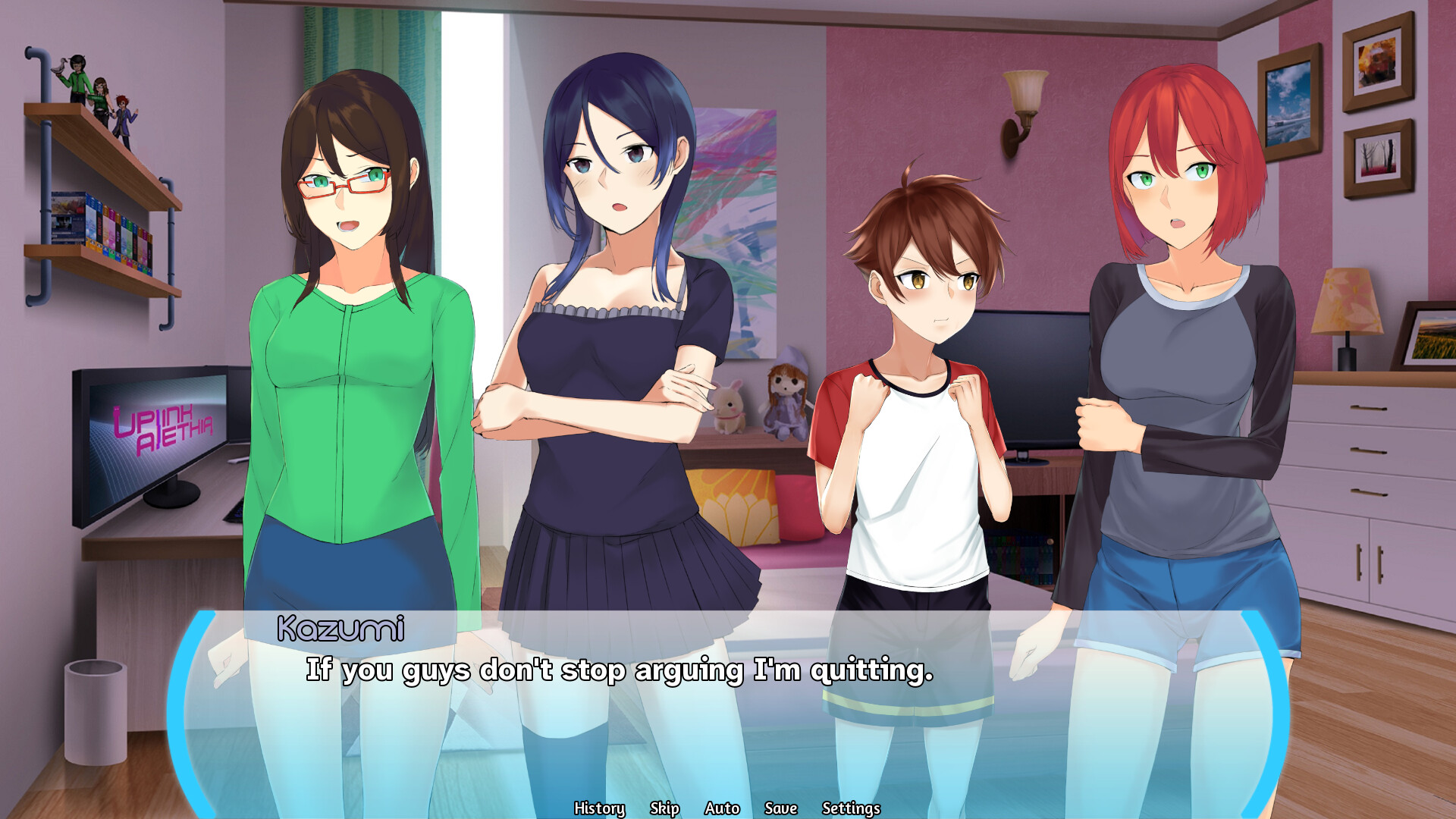Enable Auto-play mode
The image size is (1456, 819).
tap(722, 808)
